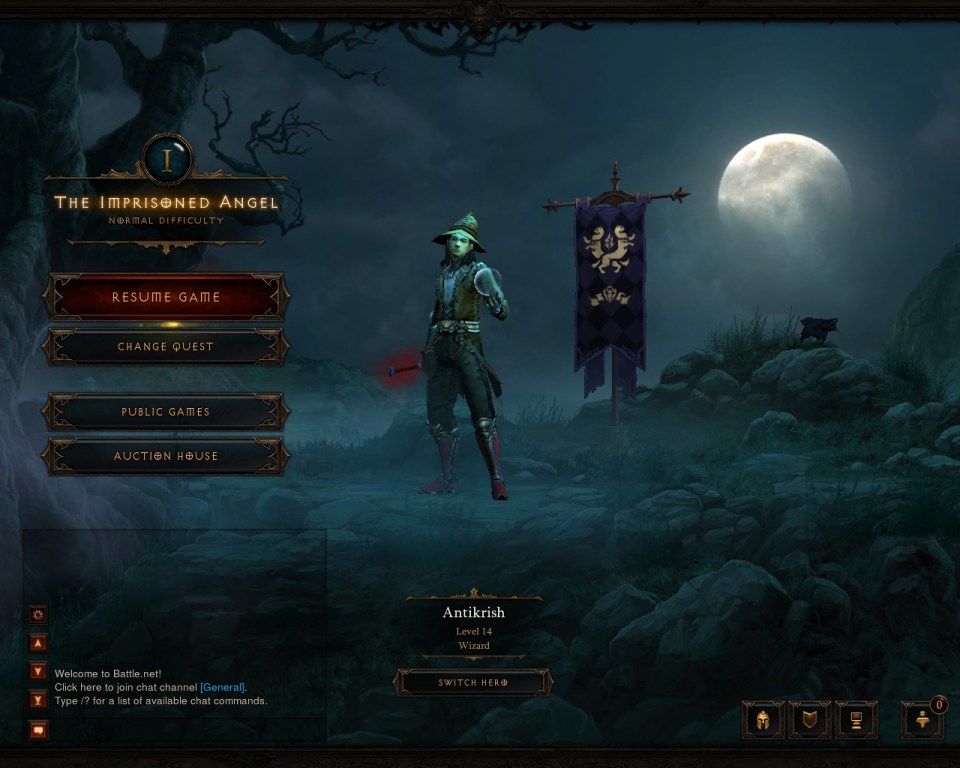Jump to chat bottom with the barred arrow
The height and width of the screenshot is (768, 960).
tap(39, 699)
